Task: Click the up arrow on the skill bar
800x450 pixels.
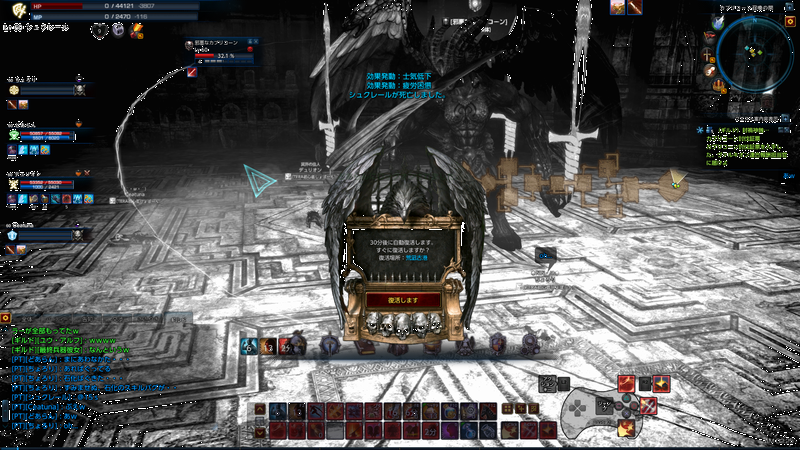Action: (262, 411)
